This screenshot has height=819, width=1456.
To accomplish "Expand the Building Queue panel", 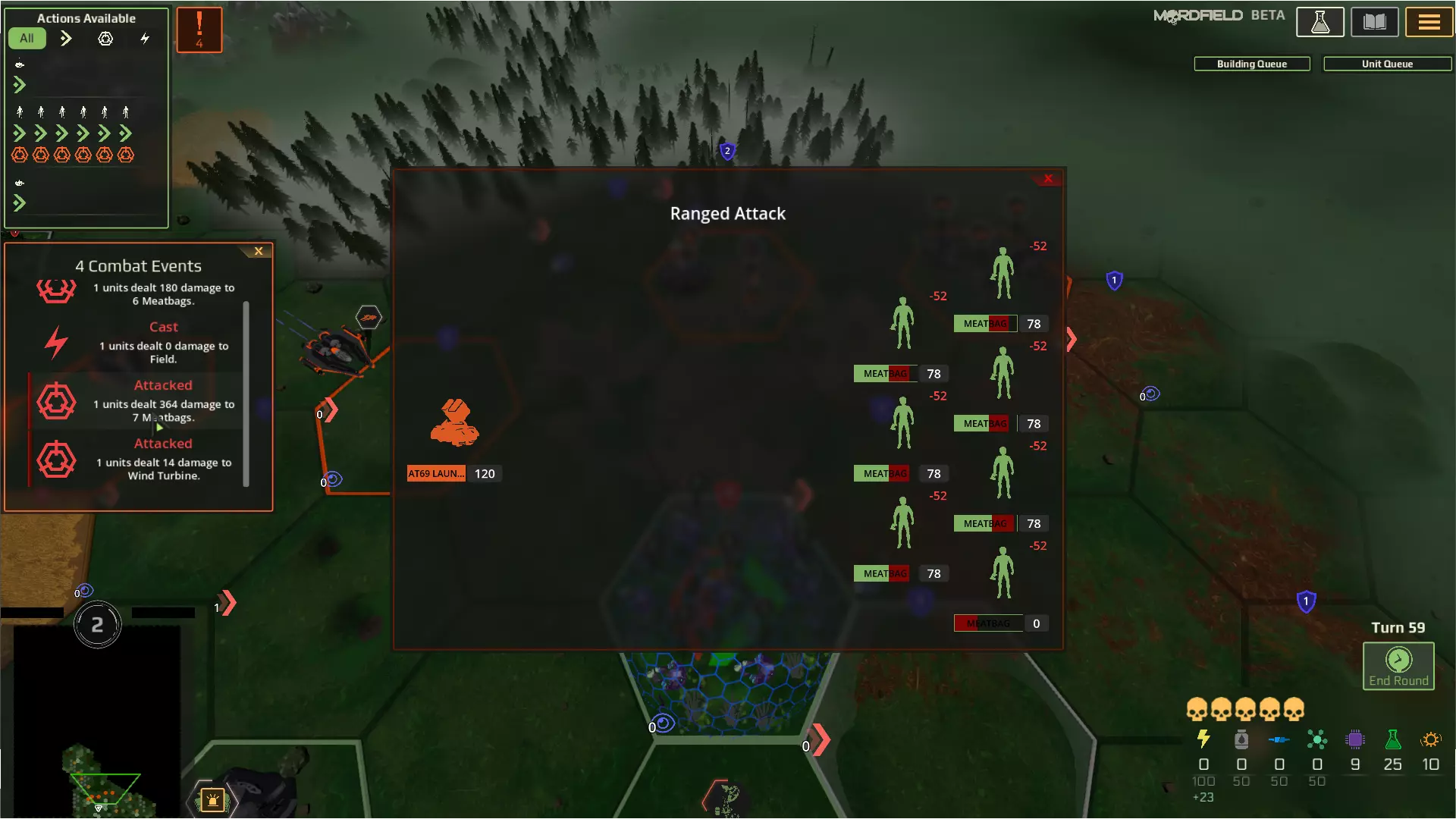I will click(1251, 64).
